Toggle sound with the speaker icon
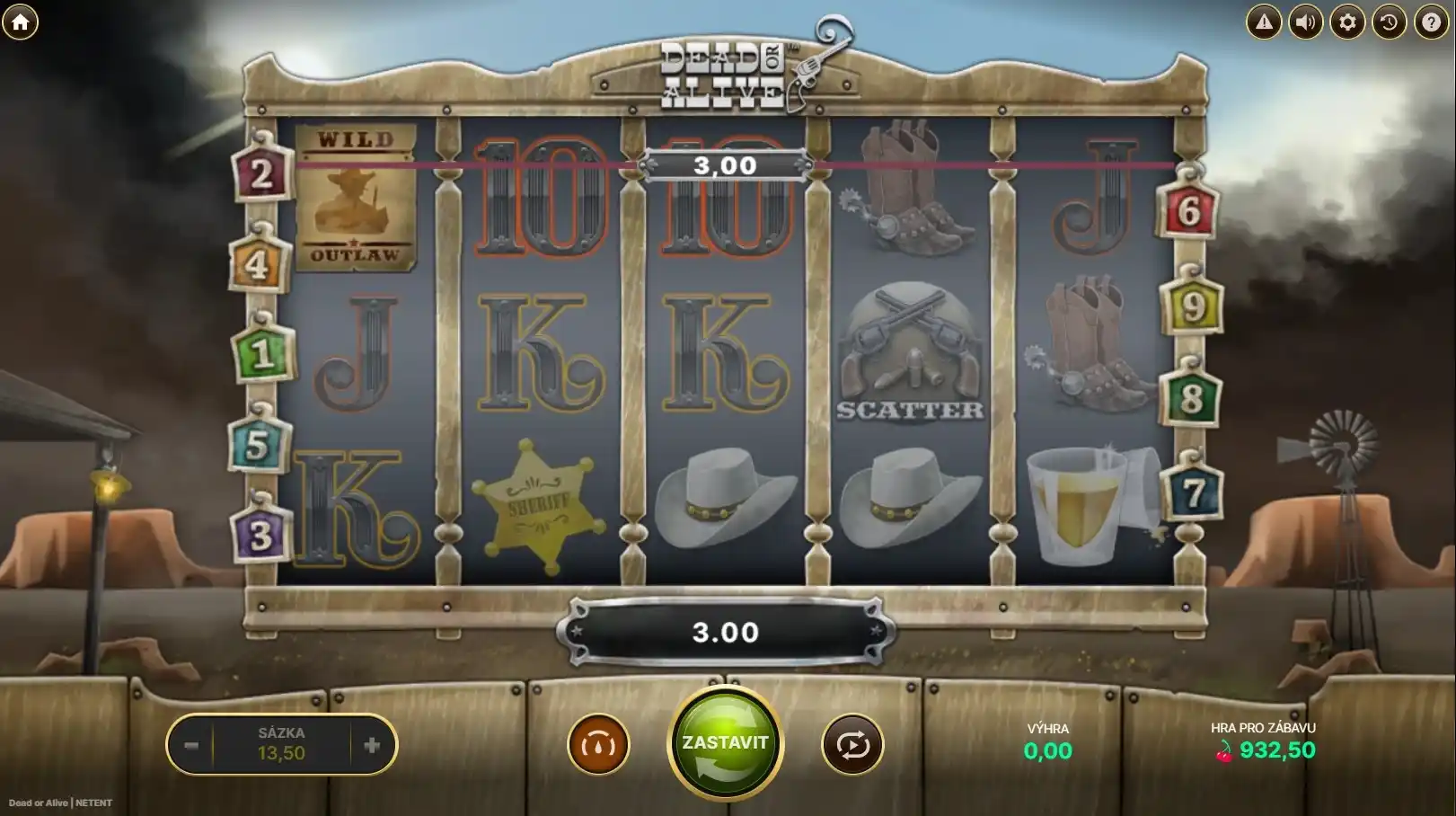Screen dimensions: 1456x816 coord(1306,22)
